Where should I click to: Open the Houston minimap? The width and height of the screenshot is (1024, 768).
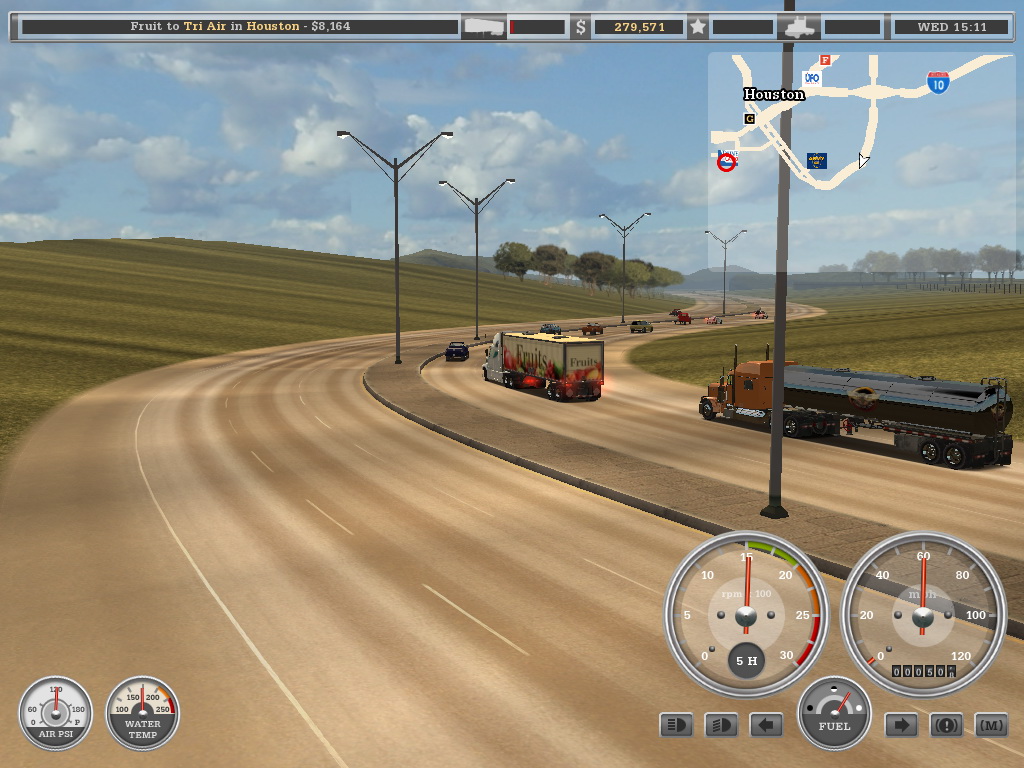862,160
